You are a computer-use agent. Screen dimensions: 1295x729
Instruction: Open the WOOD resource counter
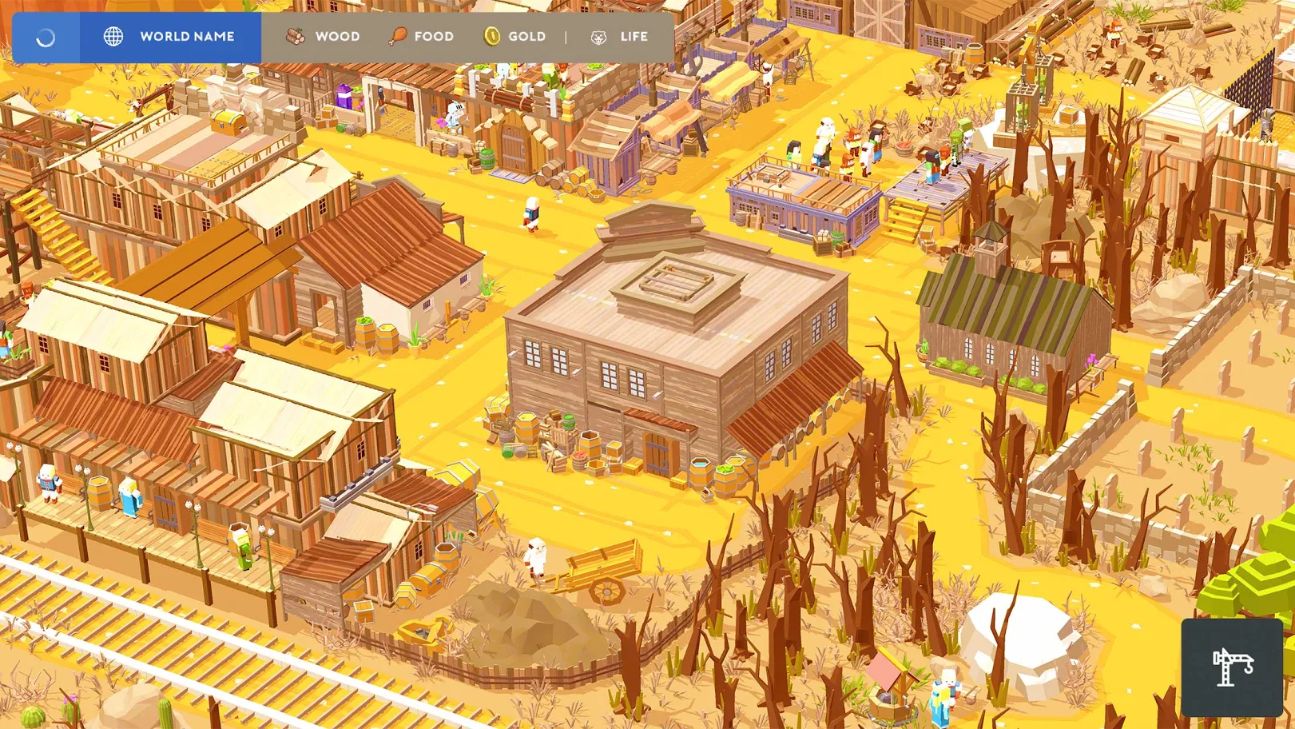coord(336,36)
